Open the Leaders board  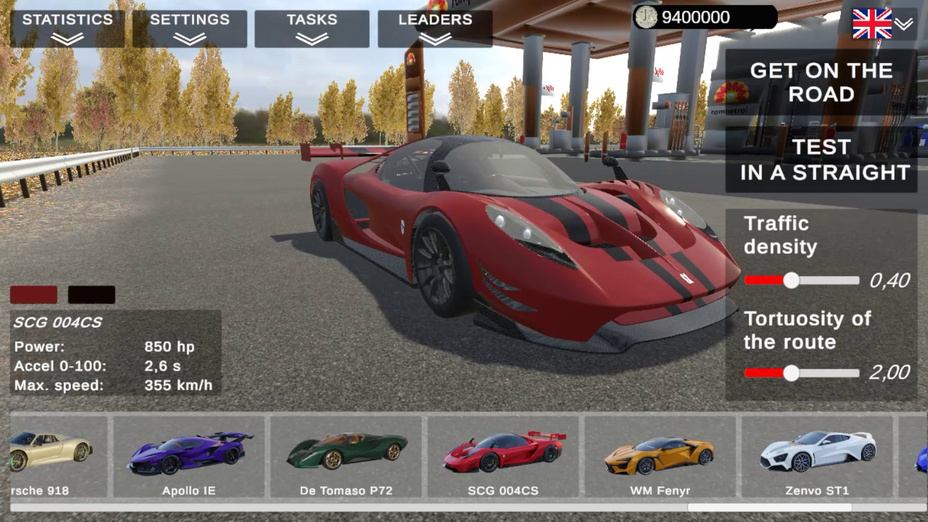435,28
